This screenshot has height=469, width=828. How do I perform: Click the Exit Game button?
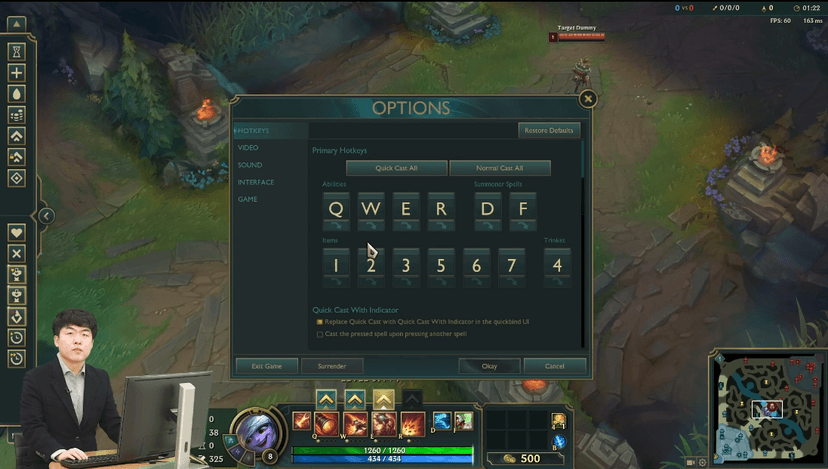click(x=266, y=366)
